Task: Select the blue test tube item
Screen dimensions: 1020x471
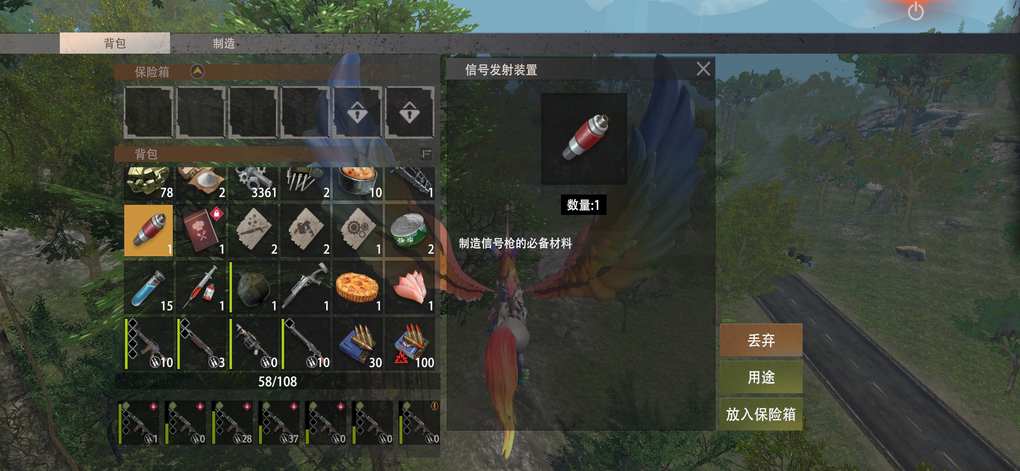Action: click(x=149, y=287)
